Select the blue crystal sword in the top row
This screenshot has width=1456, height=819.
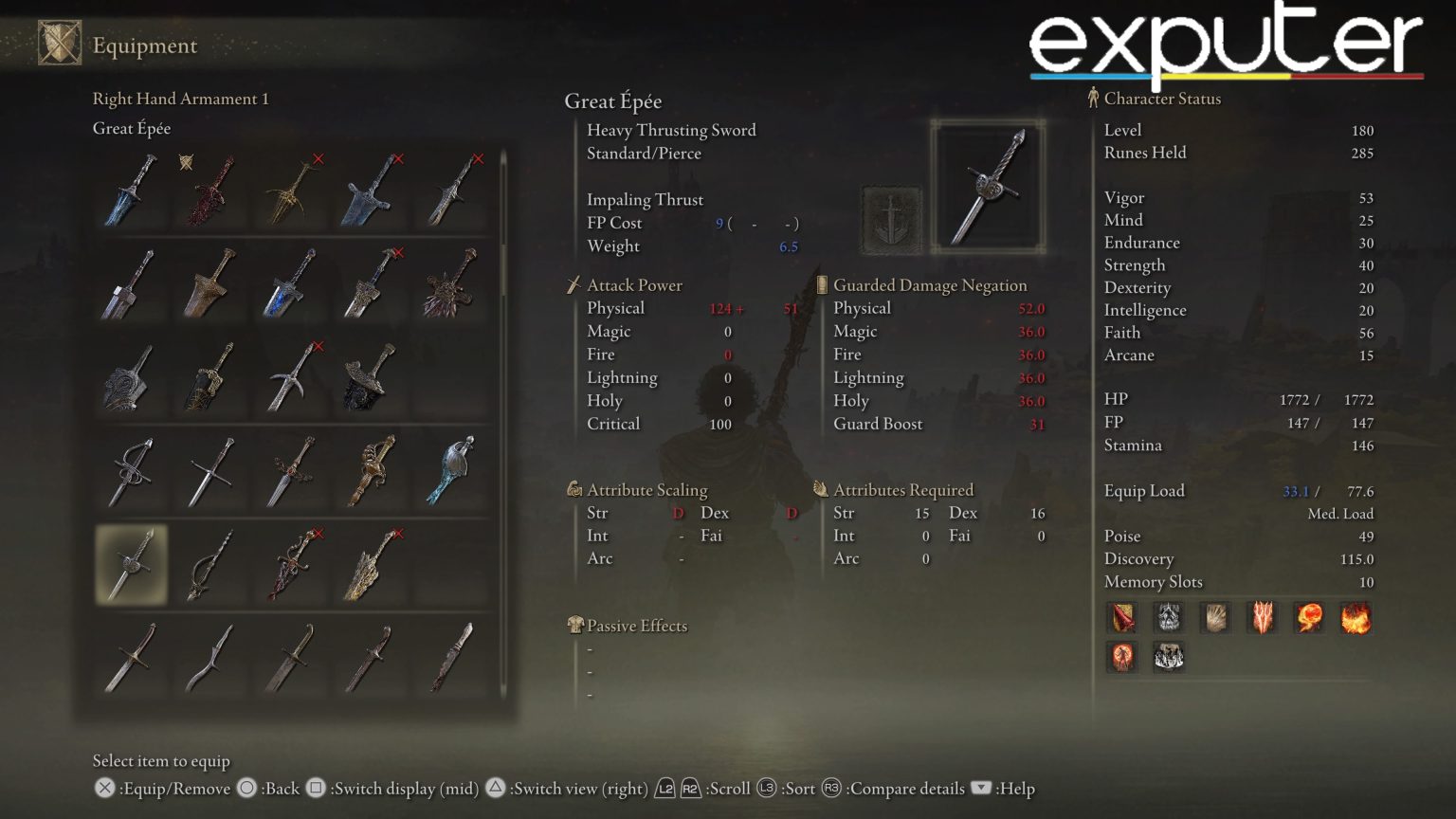coord(131,190)
